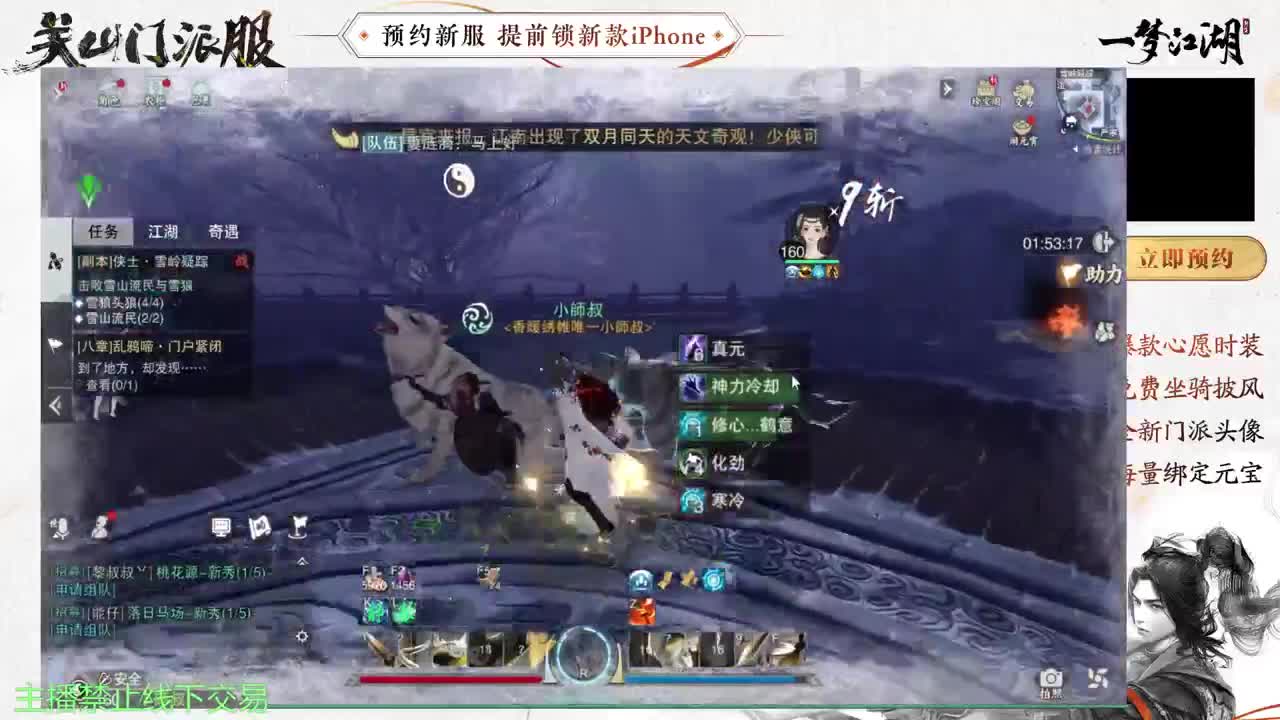1280x720 pixels.
Task: Expand the right icon tray arrow
Action: tap(947, 88)
